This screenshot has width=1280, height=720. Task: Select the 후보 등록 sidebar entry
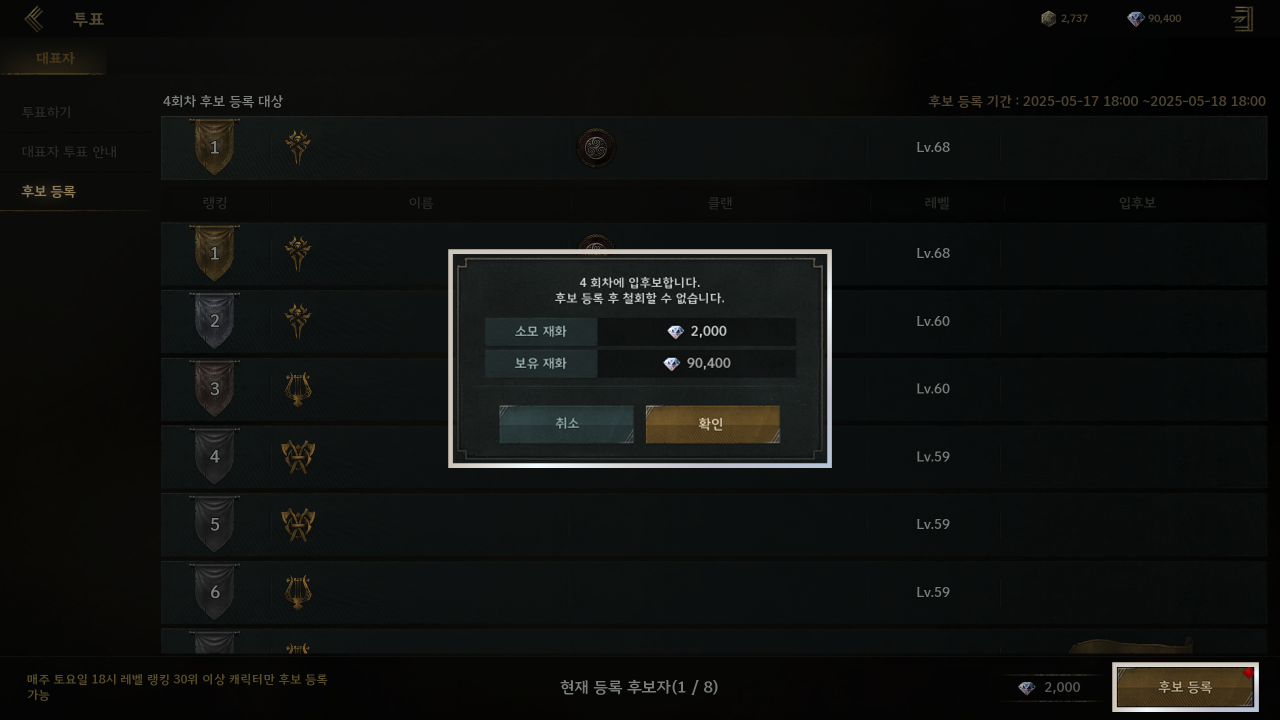click(x=49, y=191)
